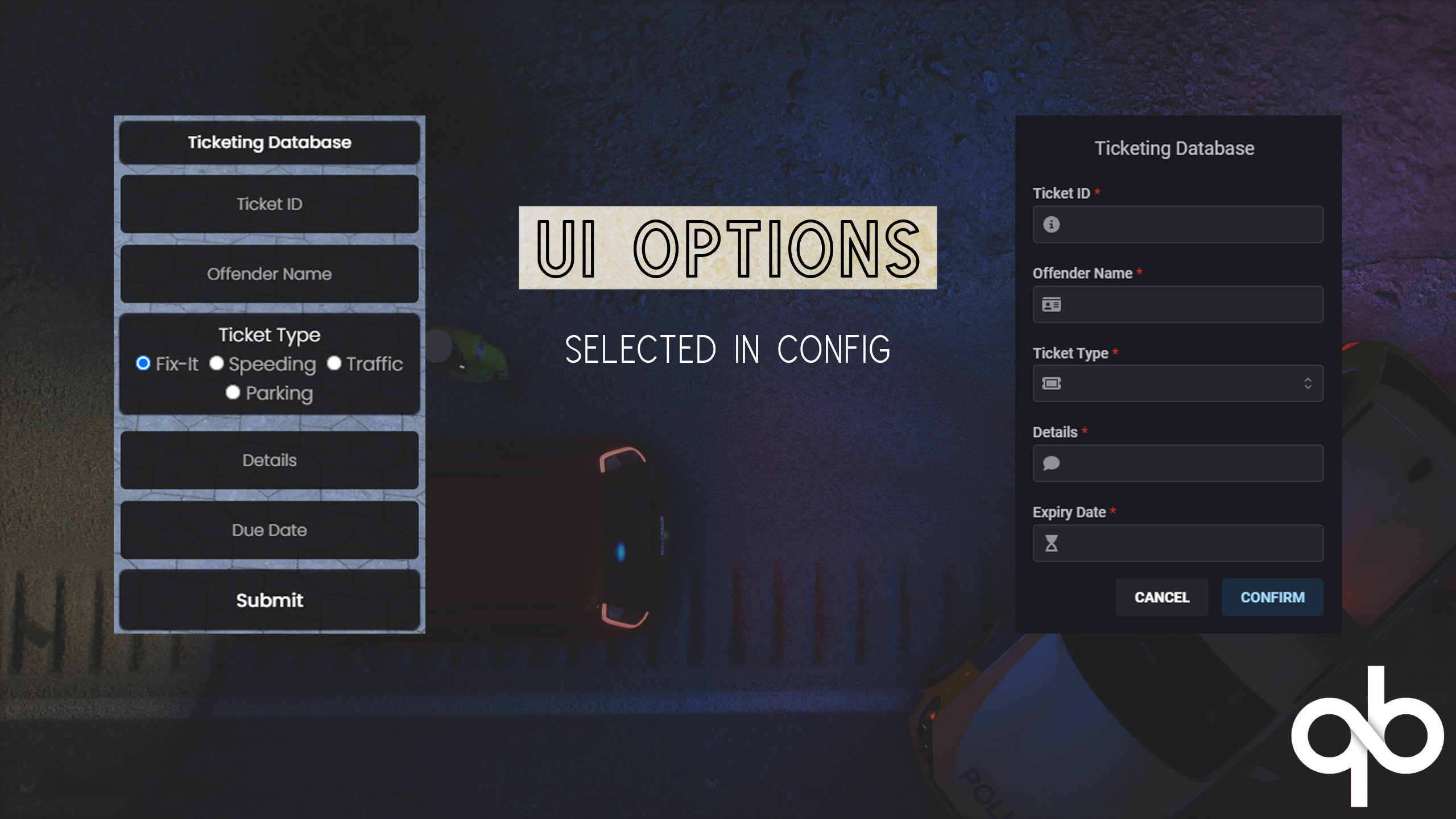
Task: Cancel the ticketing dialog
Action: [1161, 597]
